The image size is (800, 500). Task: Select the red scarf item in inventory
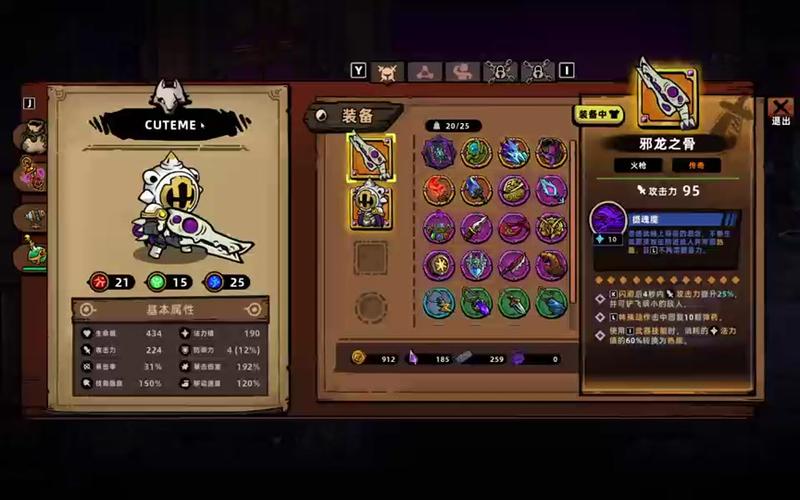[513, 228]
